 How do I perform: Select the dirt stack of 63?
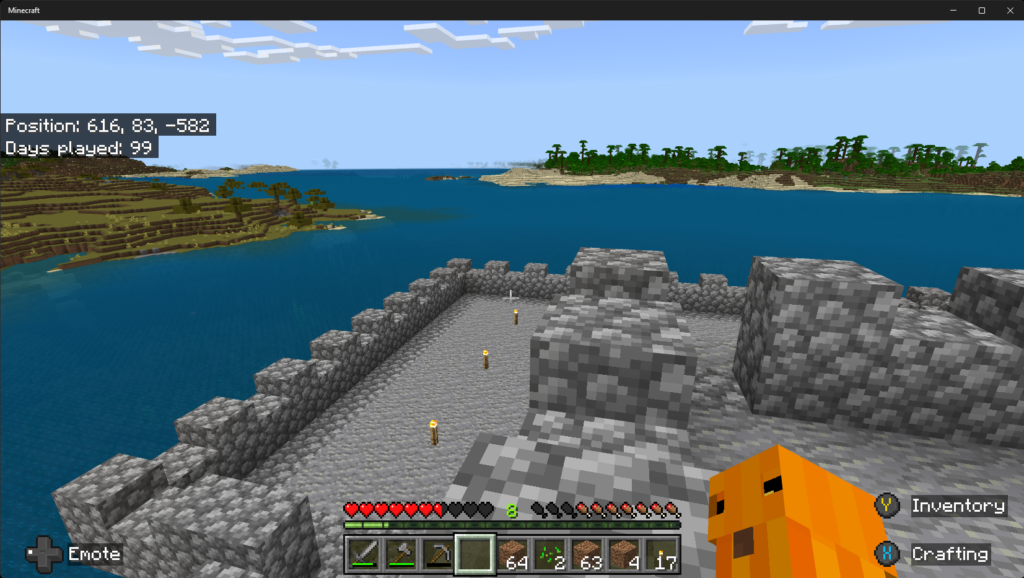click(587, 553)
